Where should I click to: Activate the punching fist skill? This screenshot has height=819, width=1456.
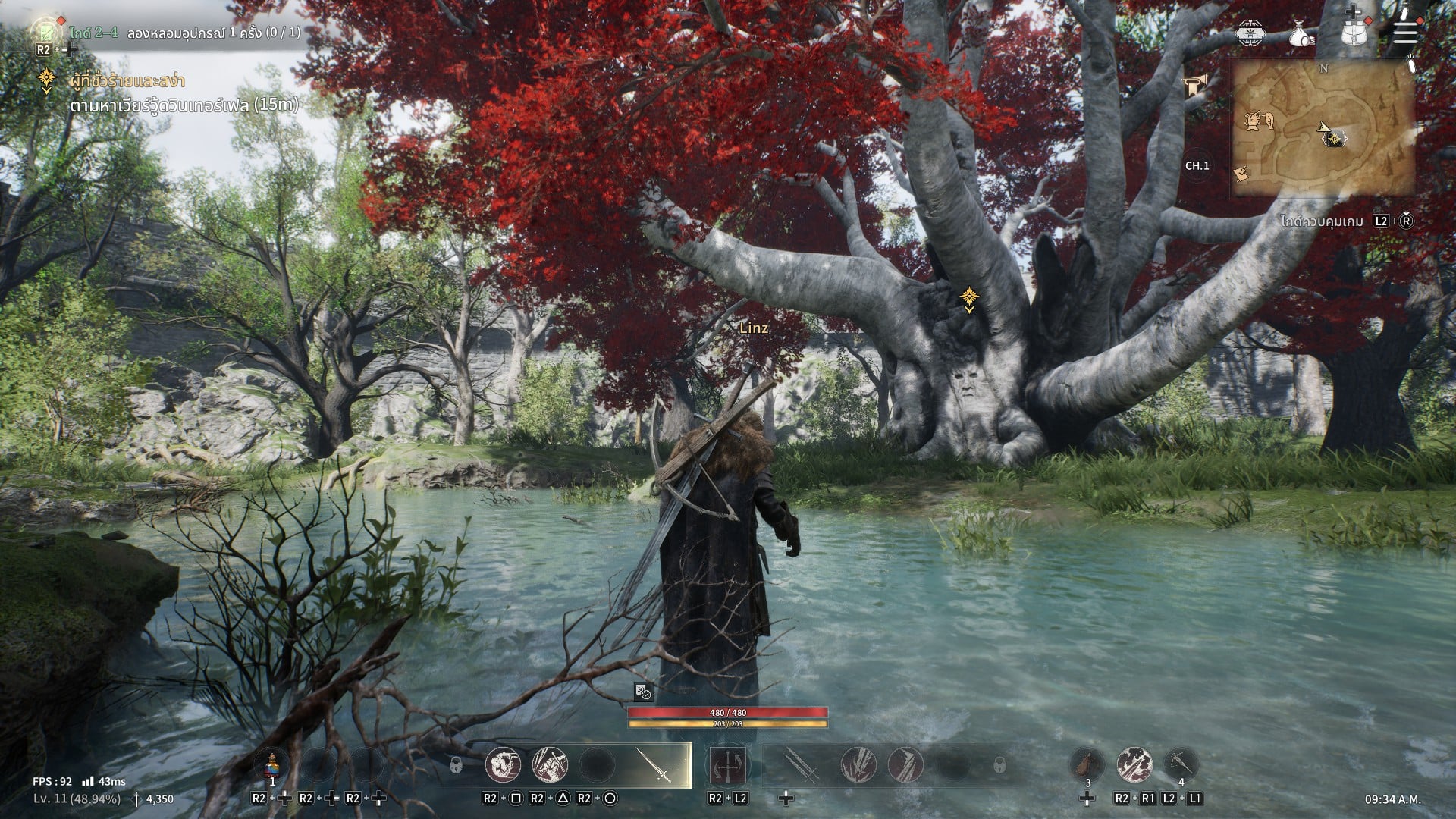click(504, 764)
